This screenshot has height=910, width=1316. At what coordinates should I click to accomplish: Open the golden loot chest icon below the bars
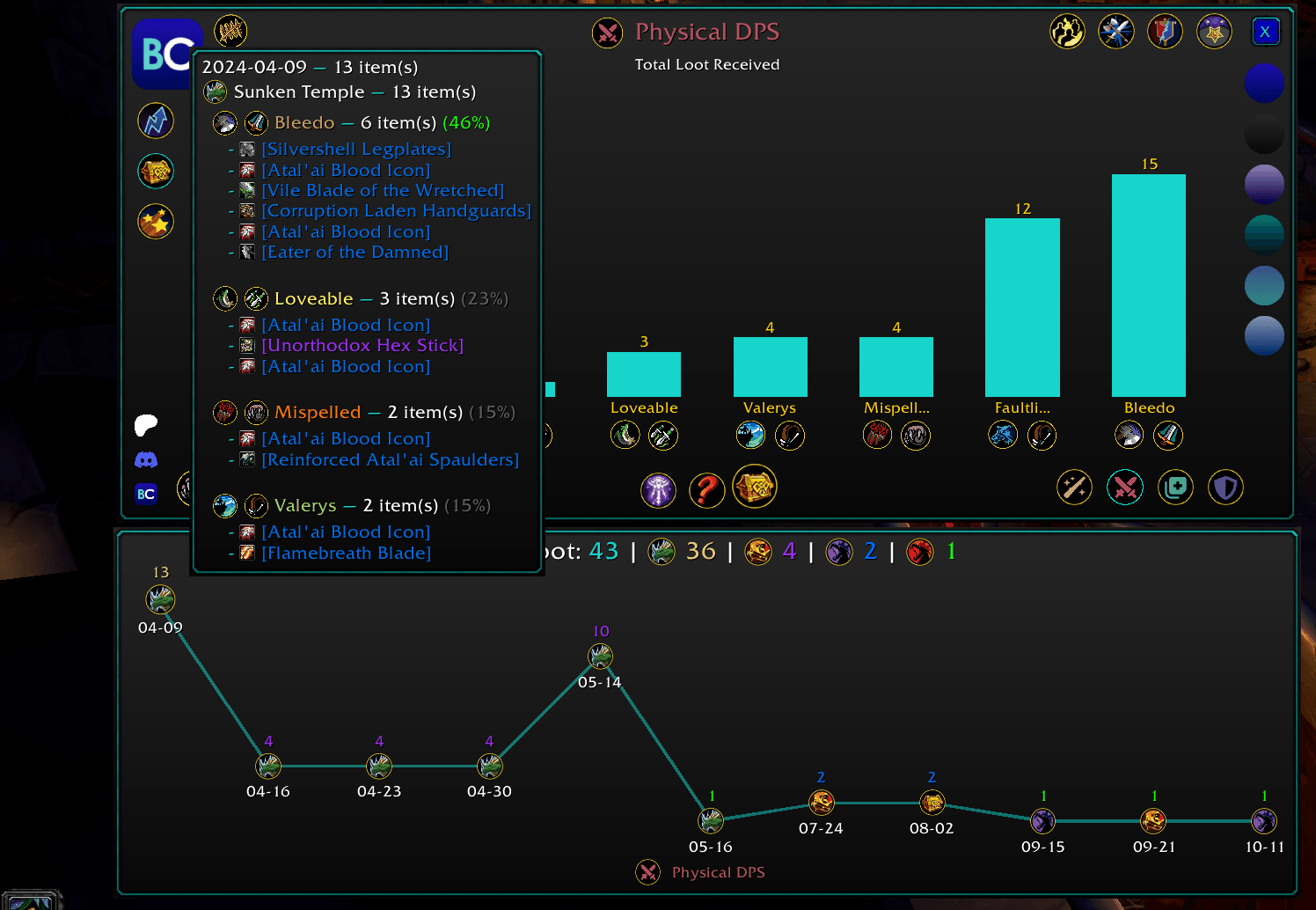pos(755,487)
